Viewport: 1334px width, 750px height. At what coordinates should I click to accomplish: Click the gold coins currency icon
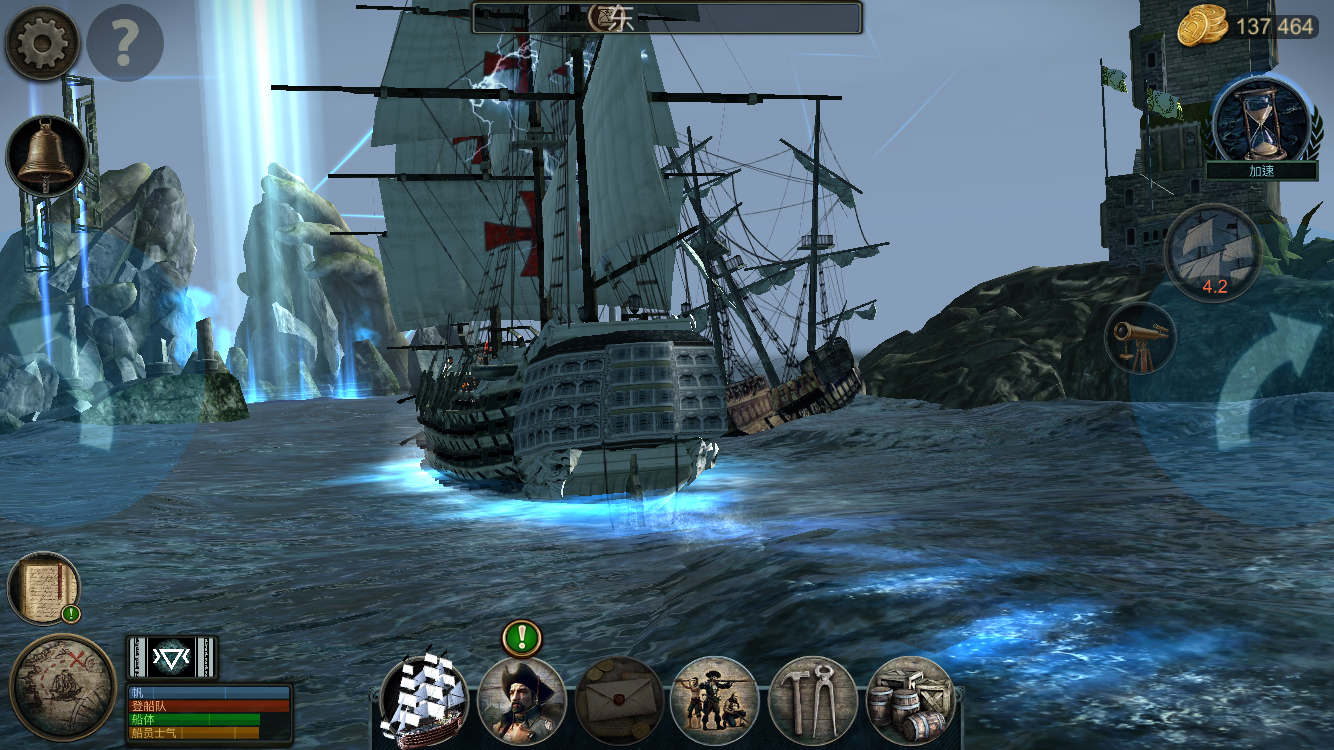click(1200, 26)
